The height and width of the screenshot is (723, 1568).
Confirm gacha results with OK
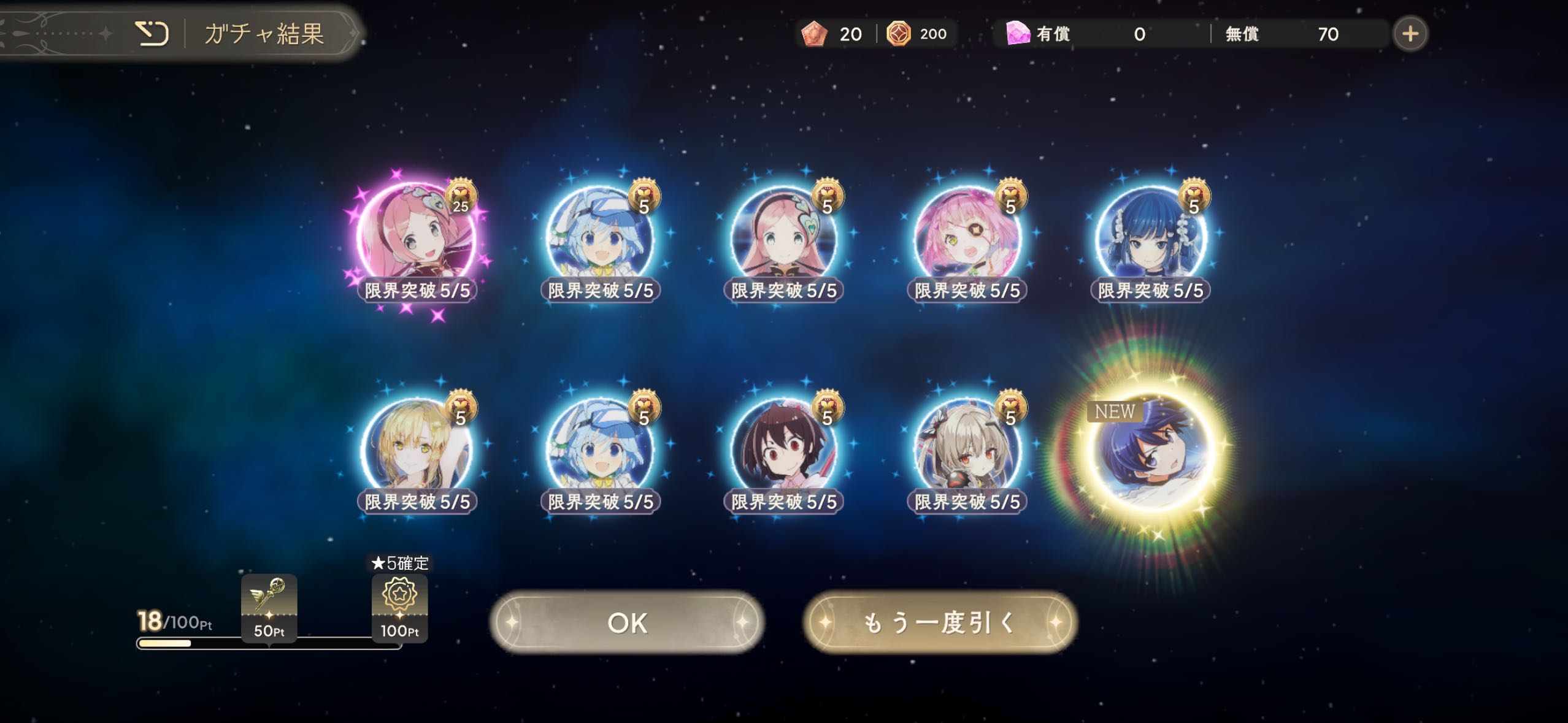(626, 622)
